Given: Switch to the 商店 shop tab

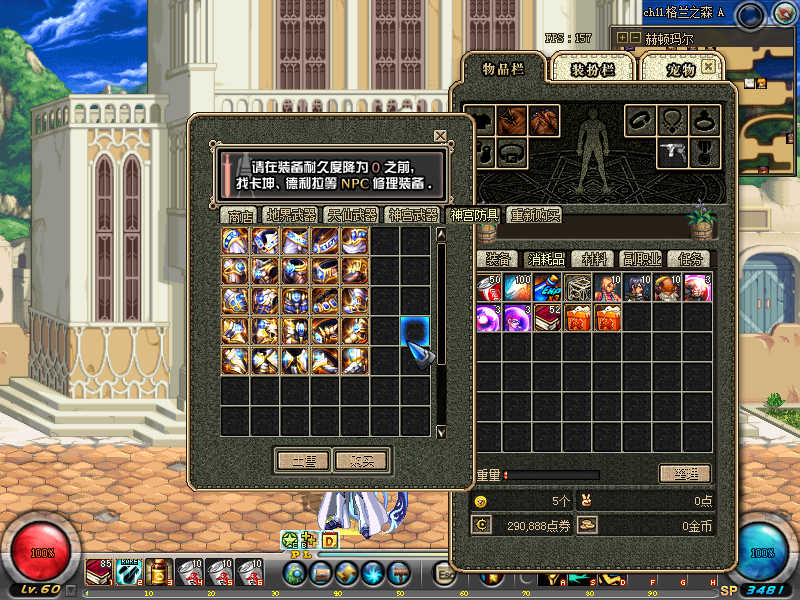Looking at the screenshot, I should 240,215.
